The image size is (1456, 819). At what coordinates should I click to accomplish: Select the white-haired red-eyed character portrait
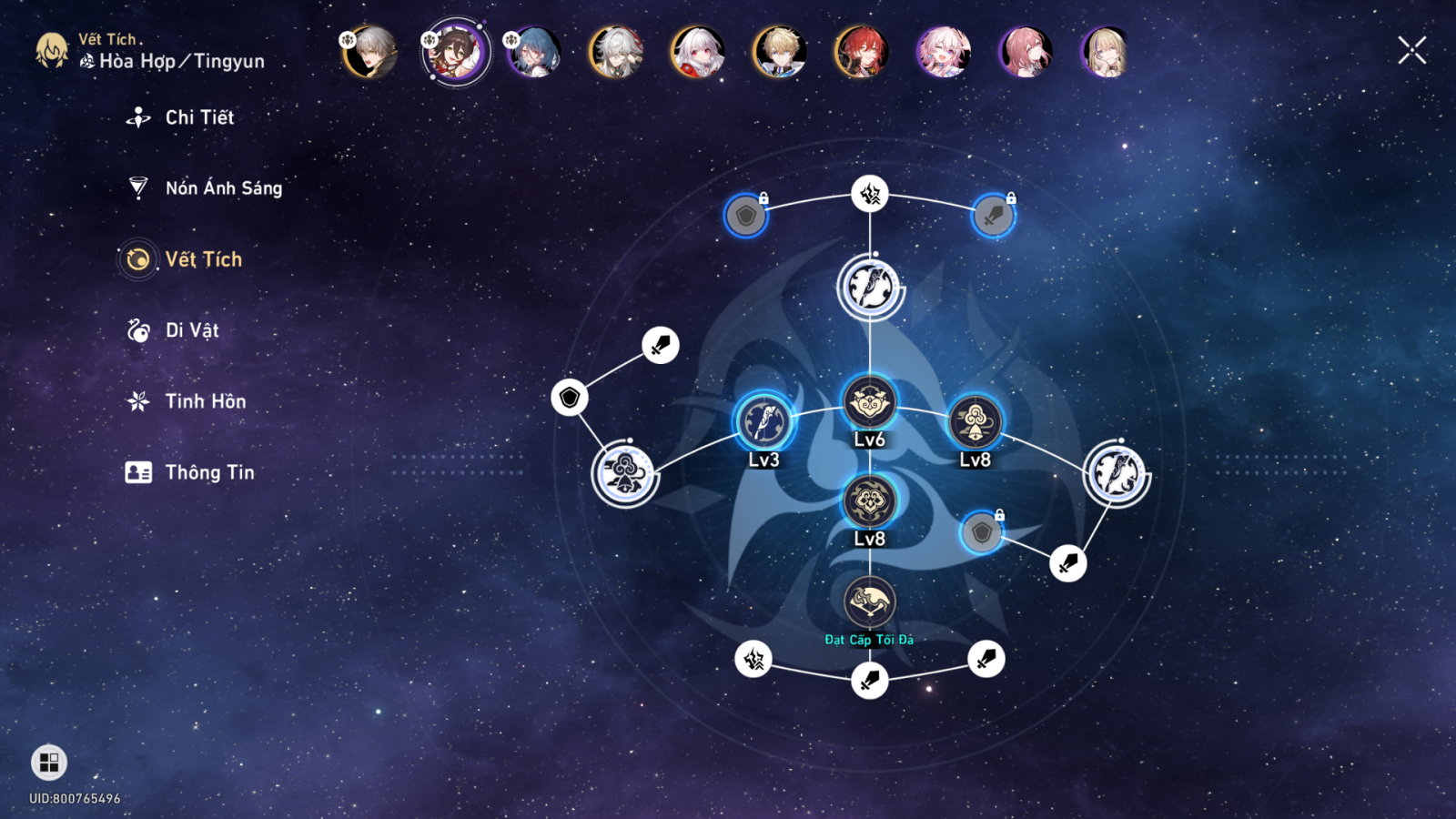698,51
